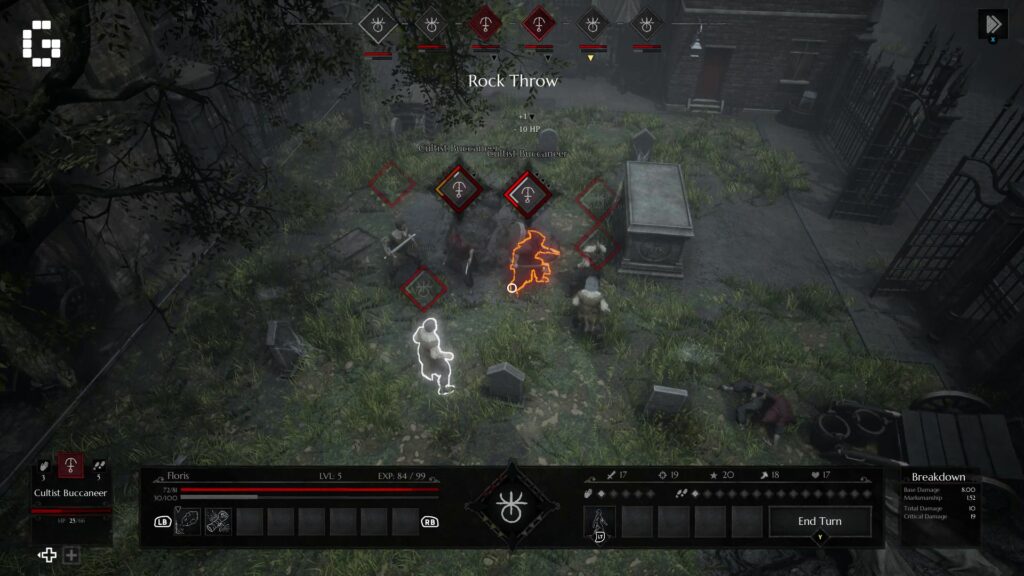This screenshot has height=576, width=1024.
Task: Click the central diamond faction emblem
Action: click(511, 506)
